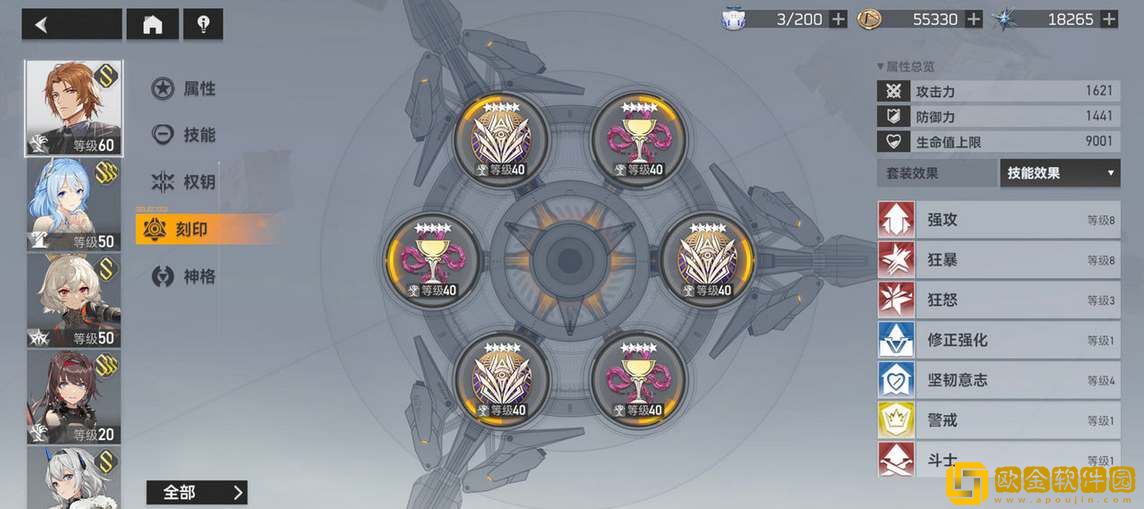Open the 全部 filter button

tap(196, 492)
